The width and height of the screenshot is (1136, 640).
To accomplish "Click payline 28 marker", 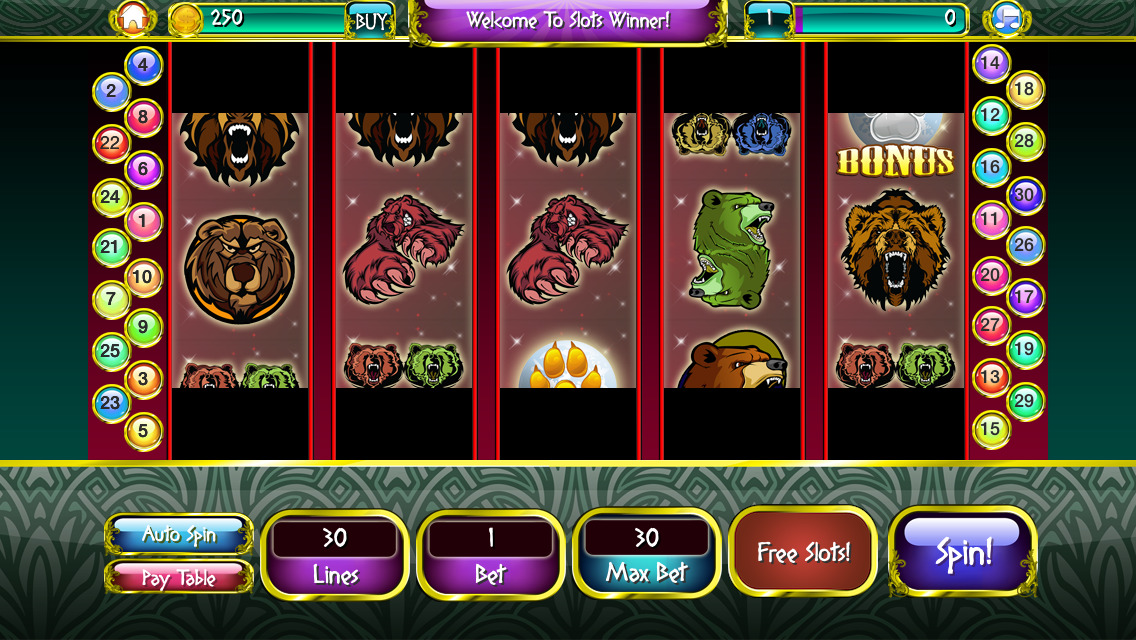I will coord(1025,141).
